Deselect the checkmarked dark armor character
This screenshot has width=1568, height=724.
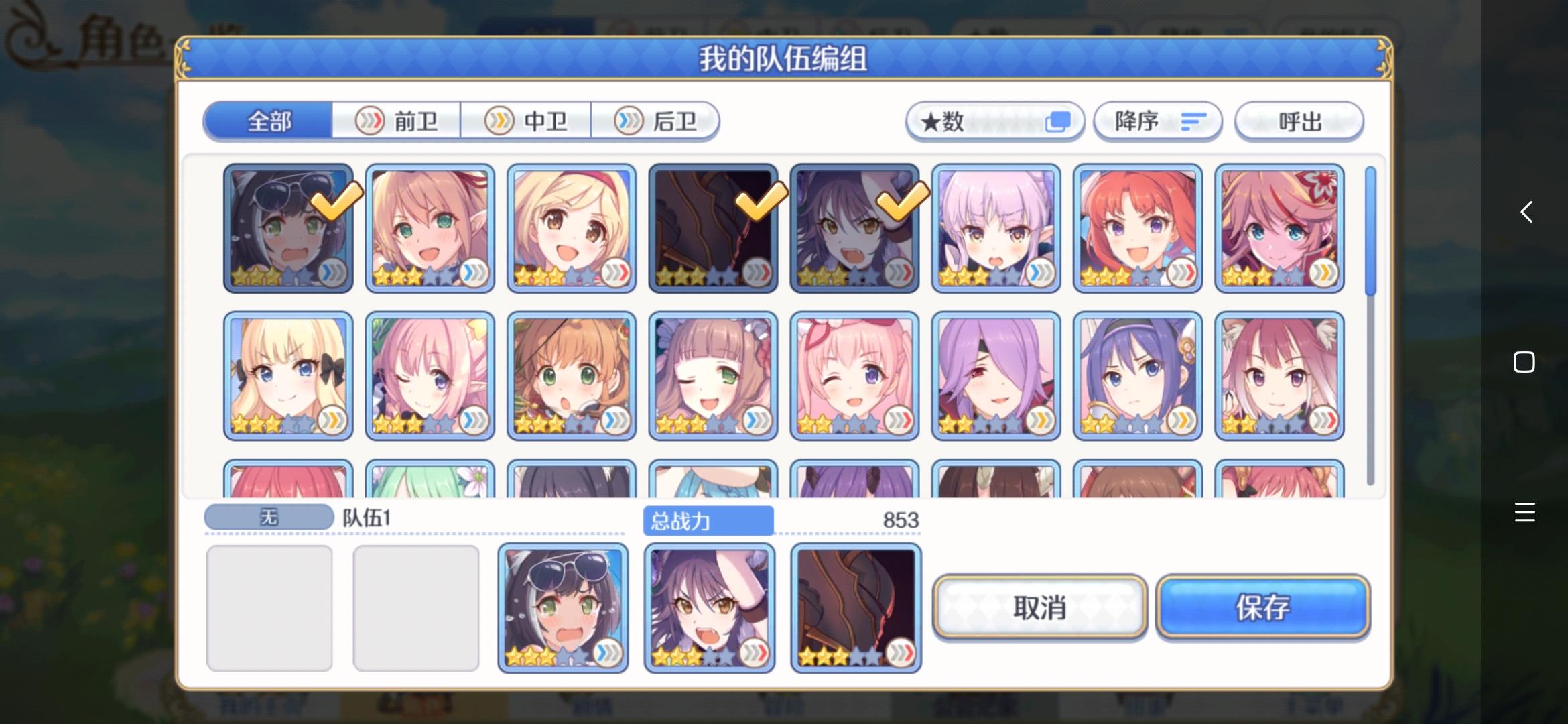[713, 227]
